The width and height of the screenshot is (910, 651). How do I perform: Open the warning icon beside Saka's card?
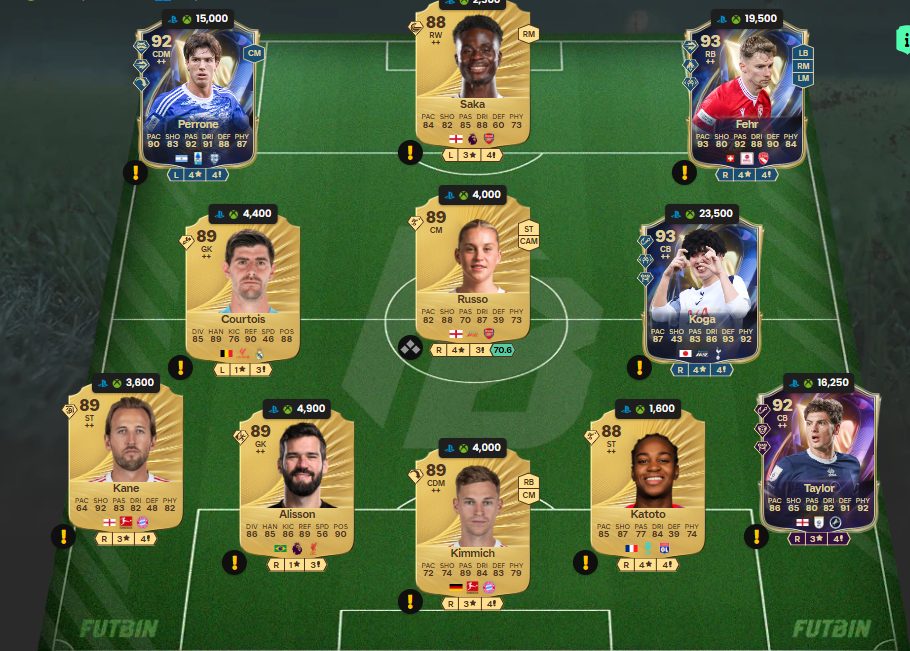click(408, 153)
